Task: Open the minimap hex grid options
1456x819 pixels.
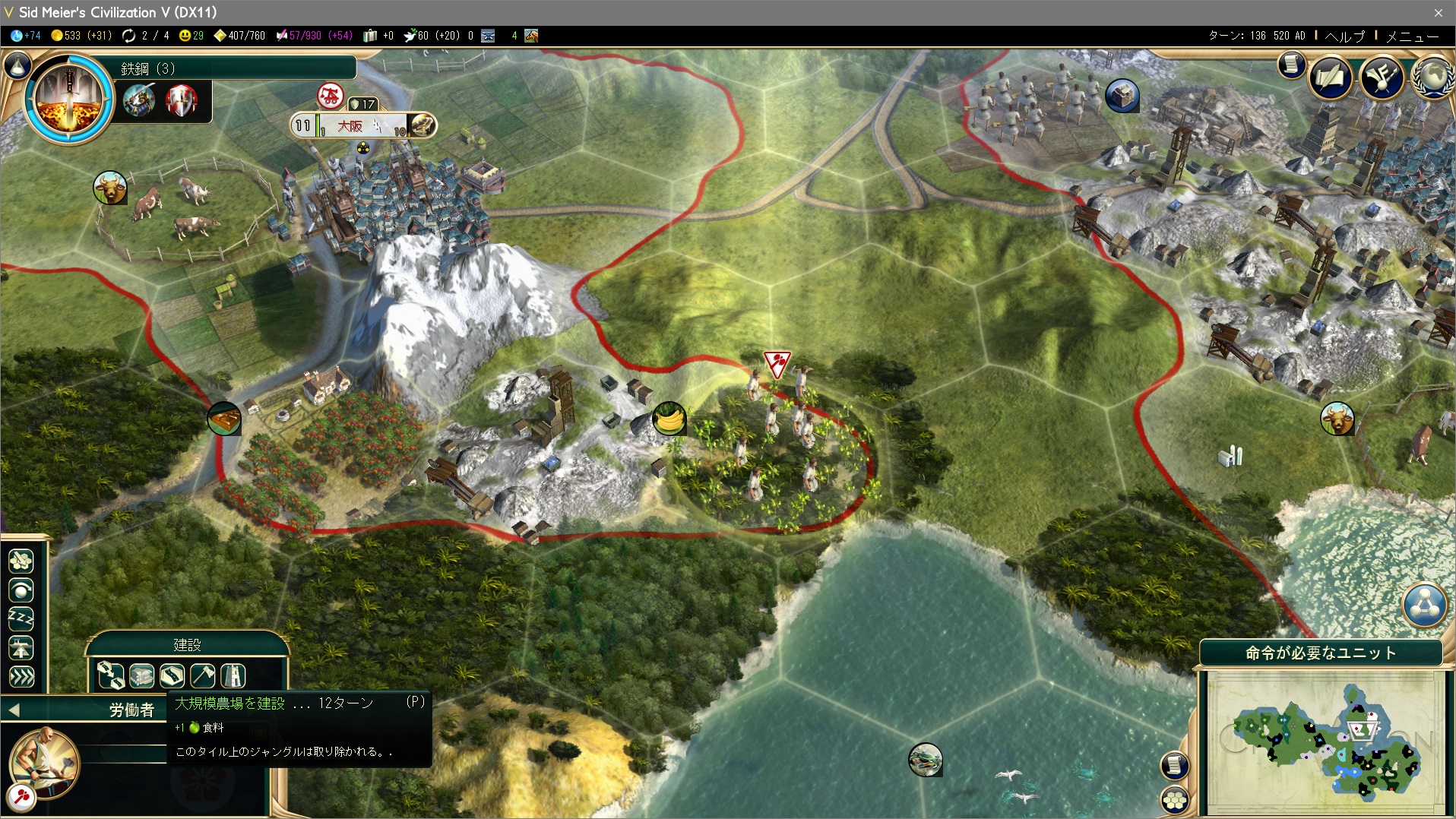Action: coord(1175,799)
